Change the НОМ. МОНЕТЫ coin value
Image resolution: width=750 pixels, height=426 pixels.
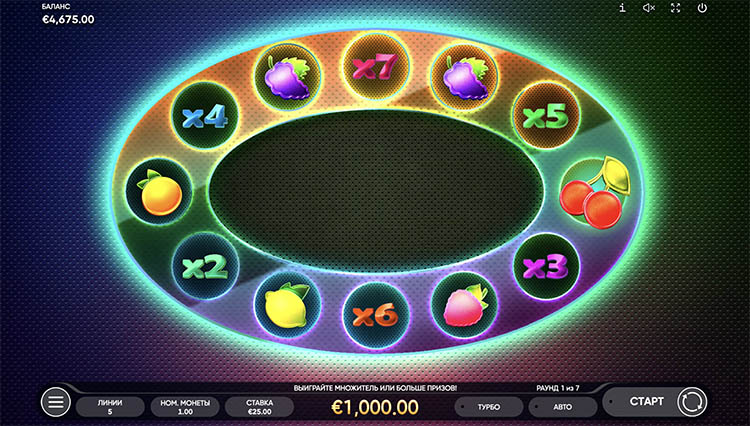[183, 406]
